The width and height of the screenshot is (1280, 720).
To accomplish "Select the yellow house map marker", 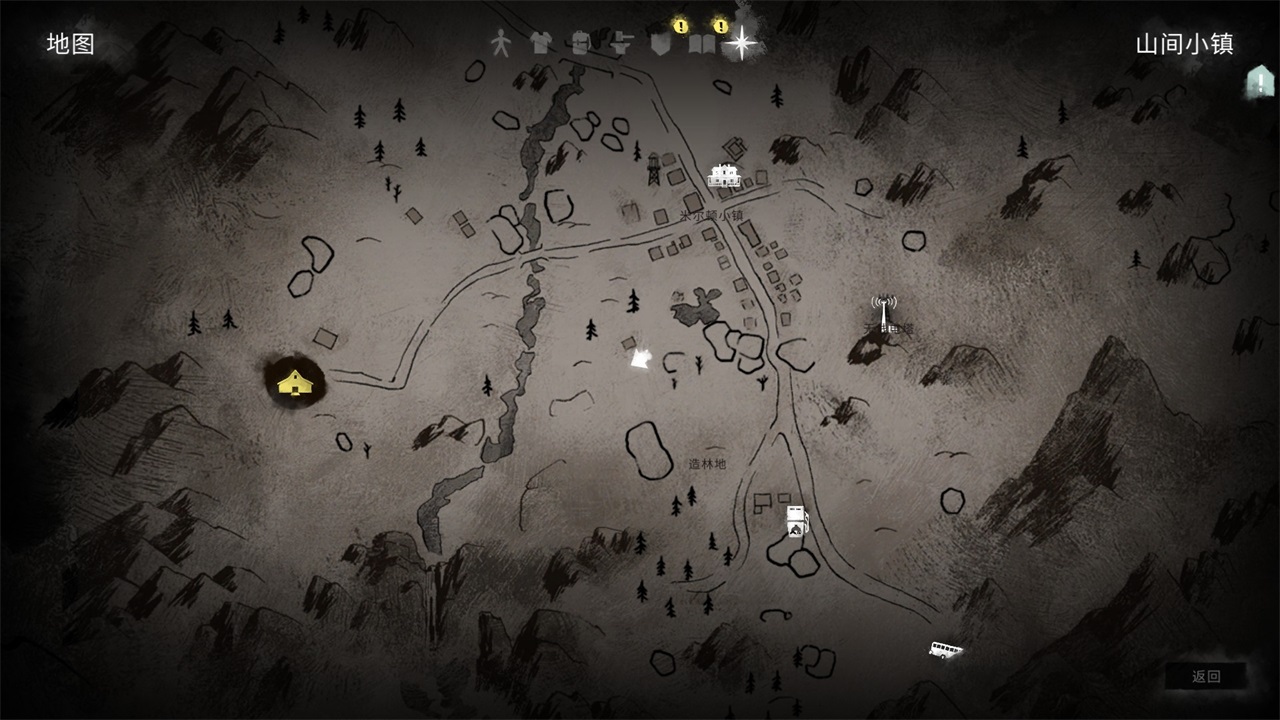I will pos(293,381).
